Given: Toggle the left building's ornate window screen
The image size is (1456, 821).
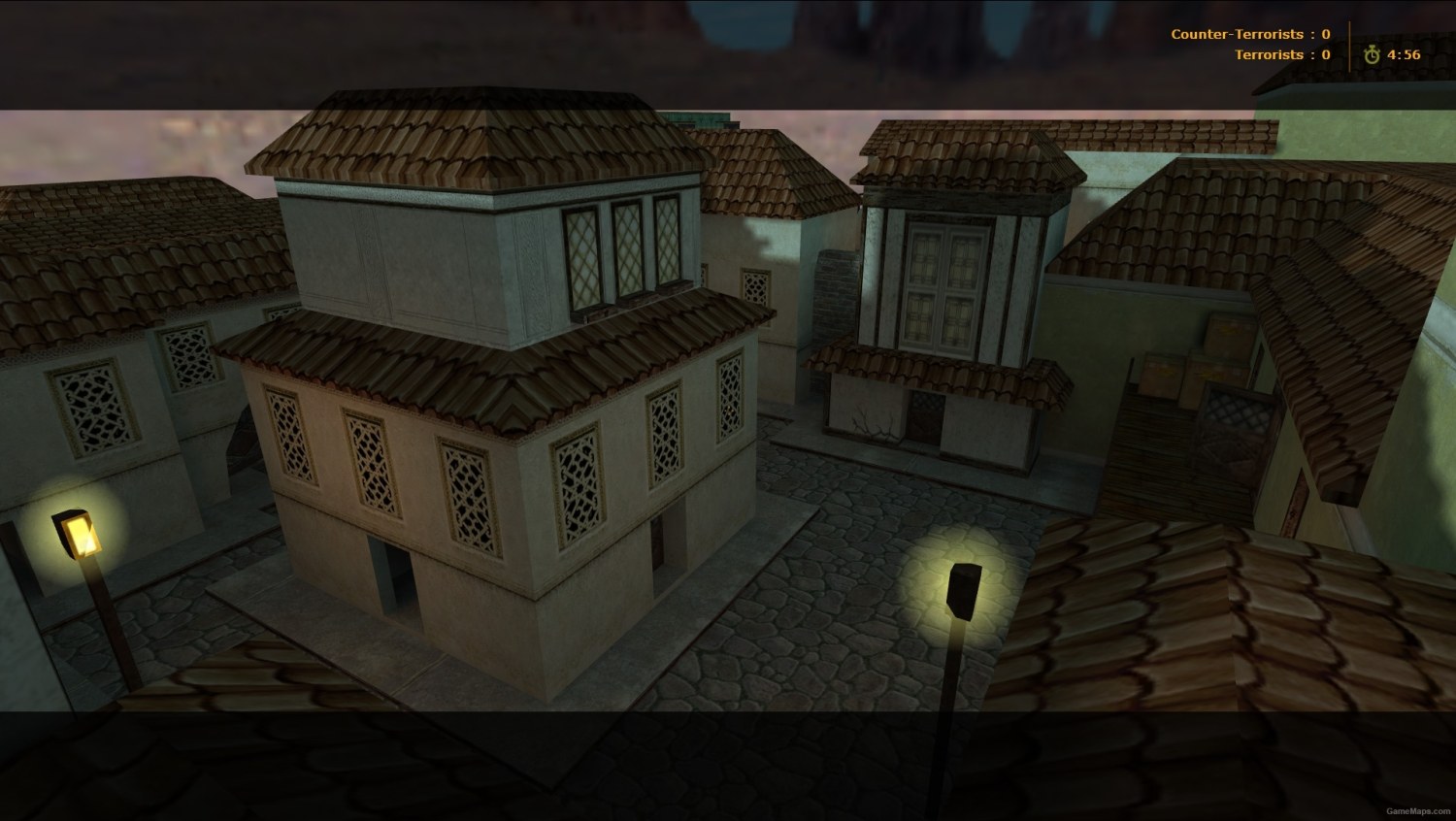Looking at the screenshot, I should coord(87,408).
